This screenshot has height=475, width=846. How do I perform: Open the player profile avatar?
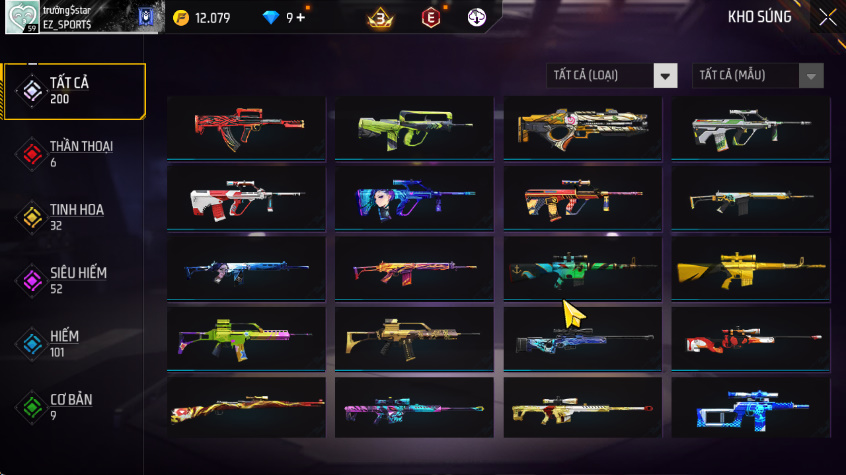(x=22, y=17)
